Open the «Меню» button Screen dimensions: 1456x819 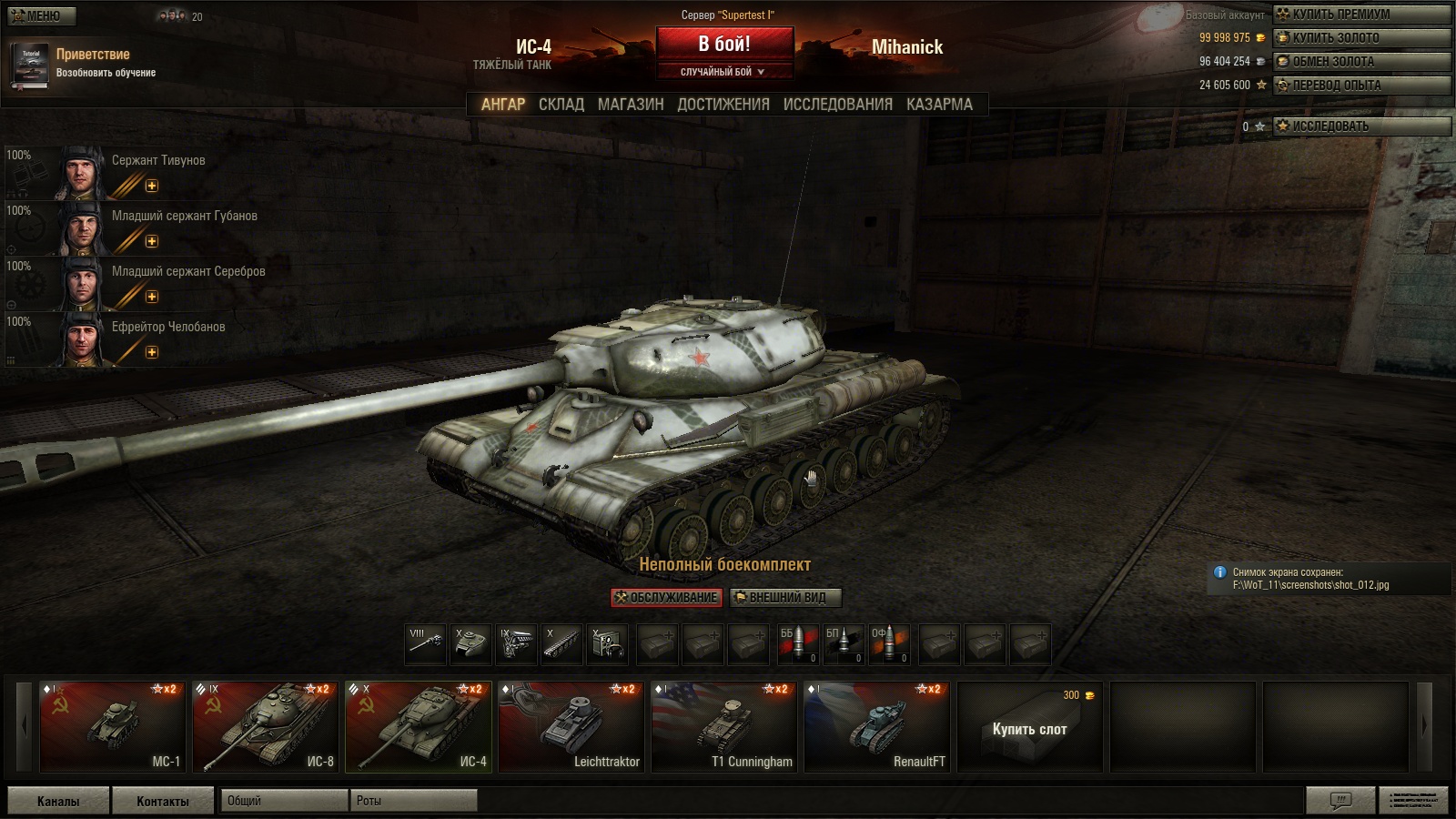[42, 15]
